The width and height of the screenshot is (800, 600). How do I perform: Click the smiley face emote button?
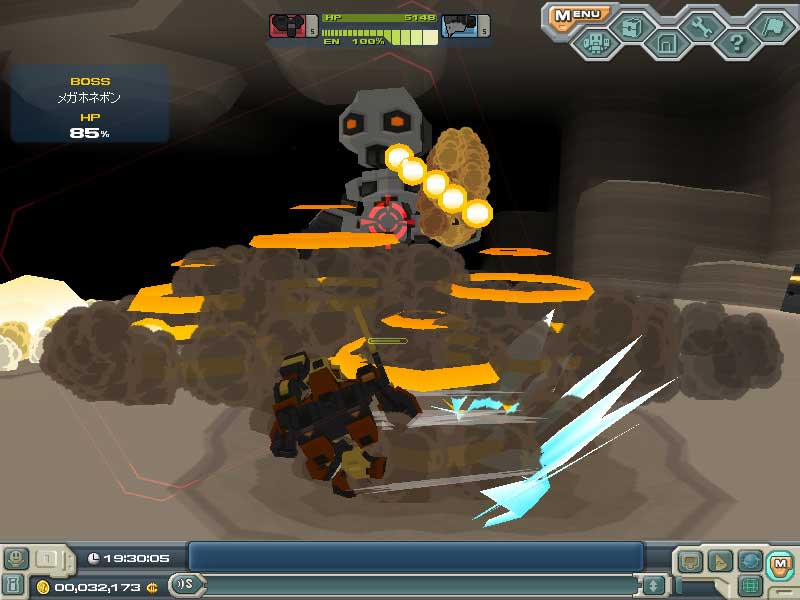click(15, 558)
